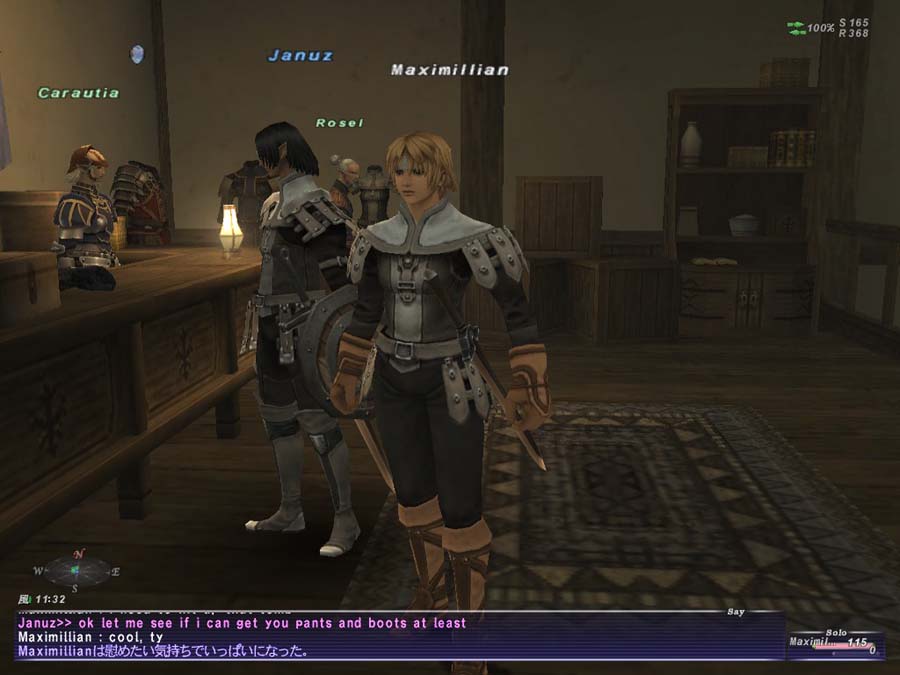Viewport: 900px width, 675px height.
Task: Click Carautia's green nameplate
Action: 79,93
